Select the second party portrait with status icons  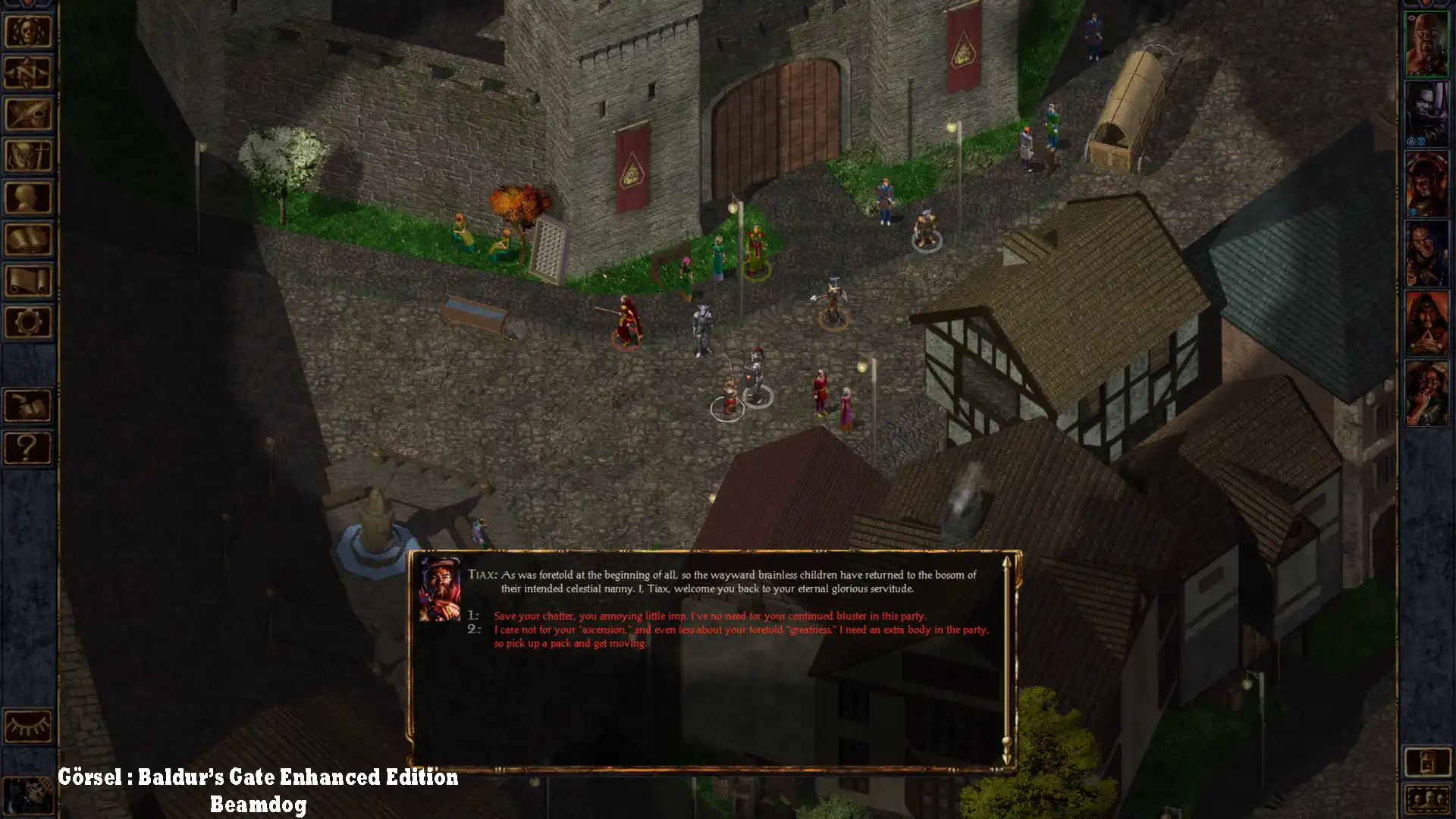[x=1426, y=114]
